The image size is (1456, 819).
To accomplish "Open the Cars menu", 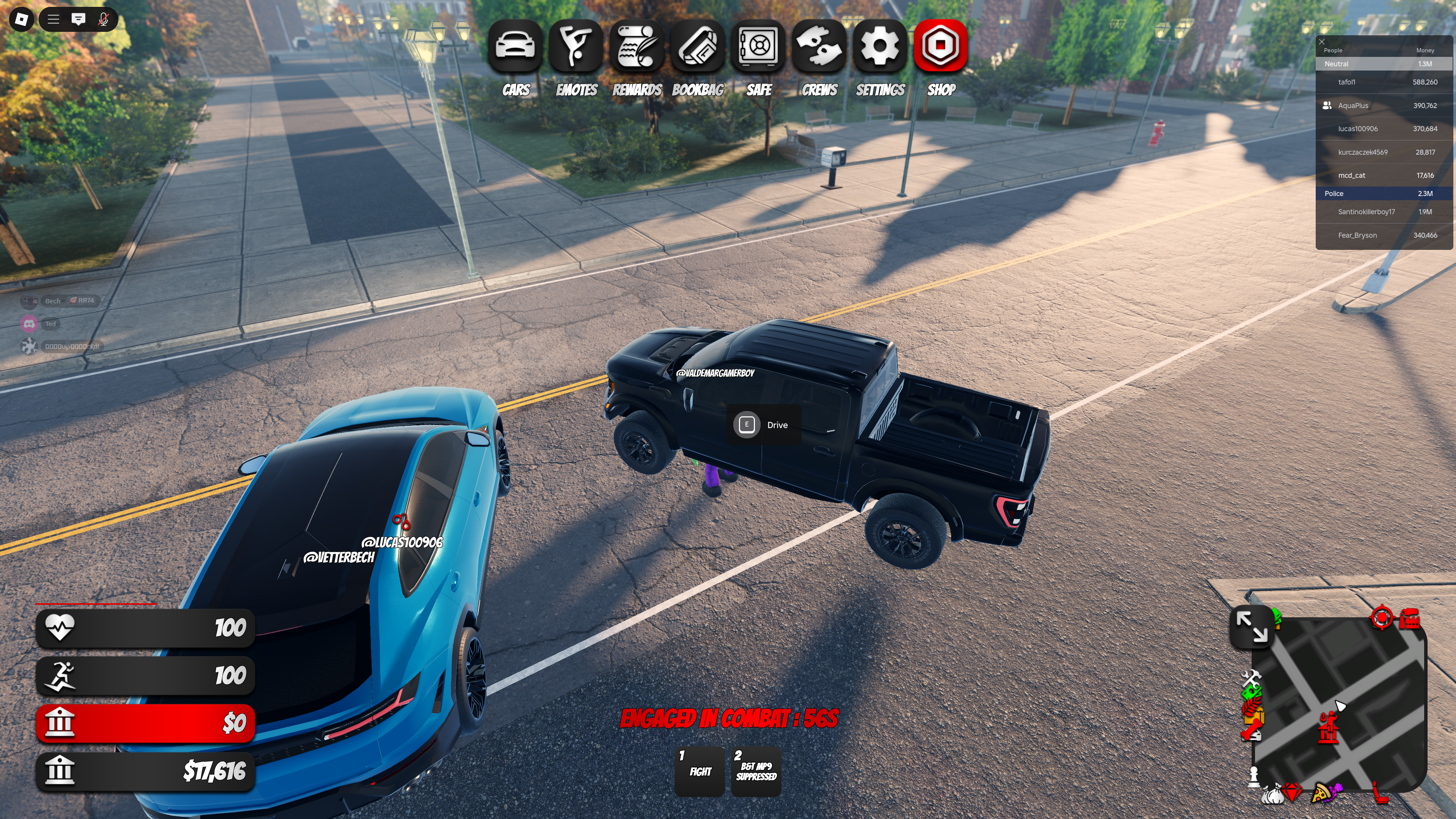I will tap(515, 46).
